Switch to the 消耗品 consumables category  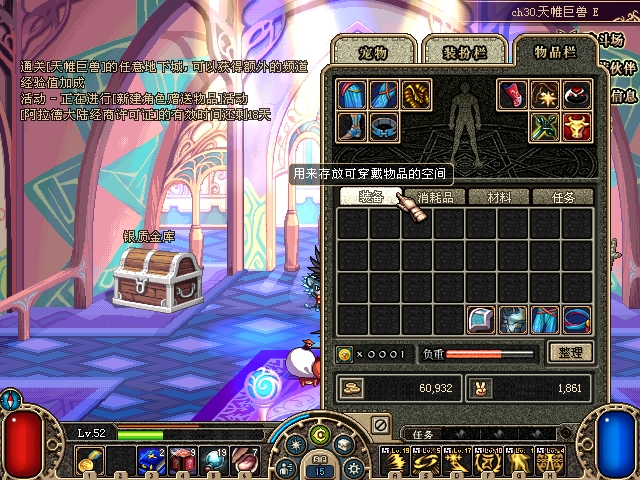(x=434, y=197)
